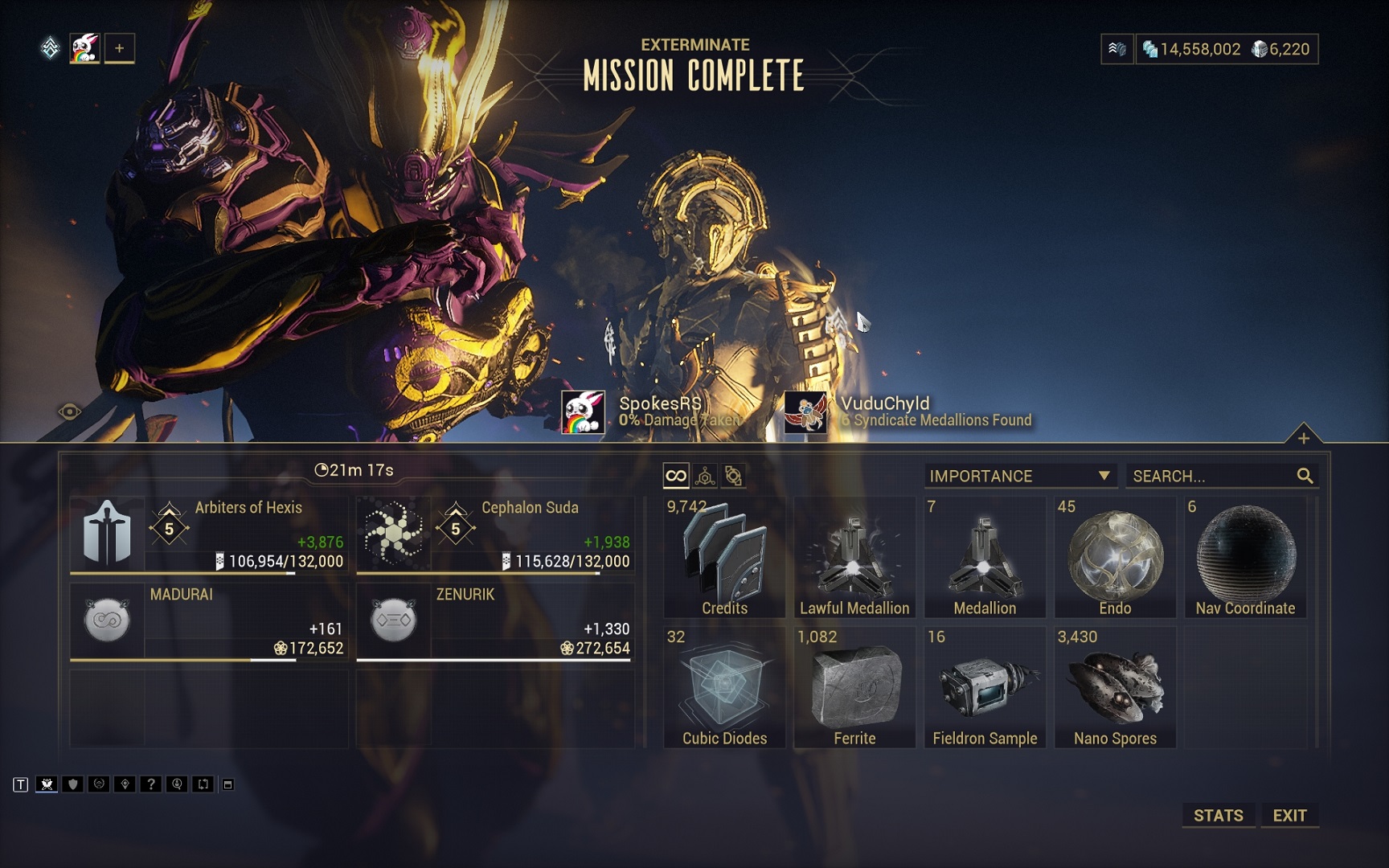
Task: Show all rewards with the infinity tab
Action: pyautogui.click(x=676, y=476)
